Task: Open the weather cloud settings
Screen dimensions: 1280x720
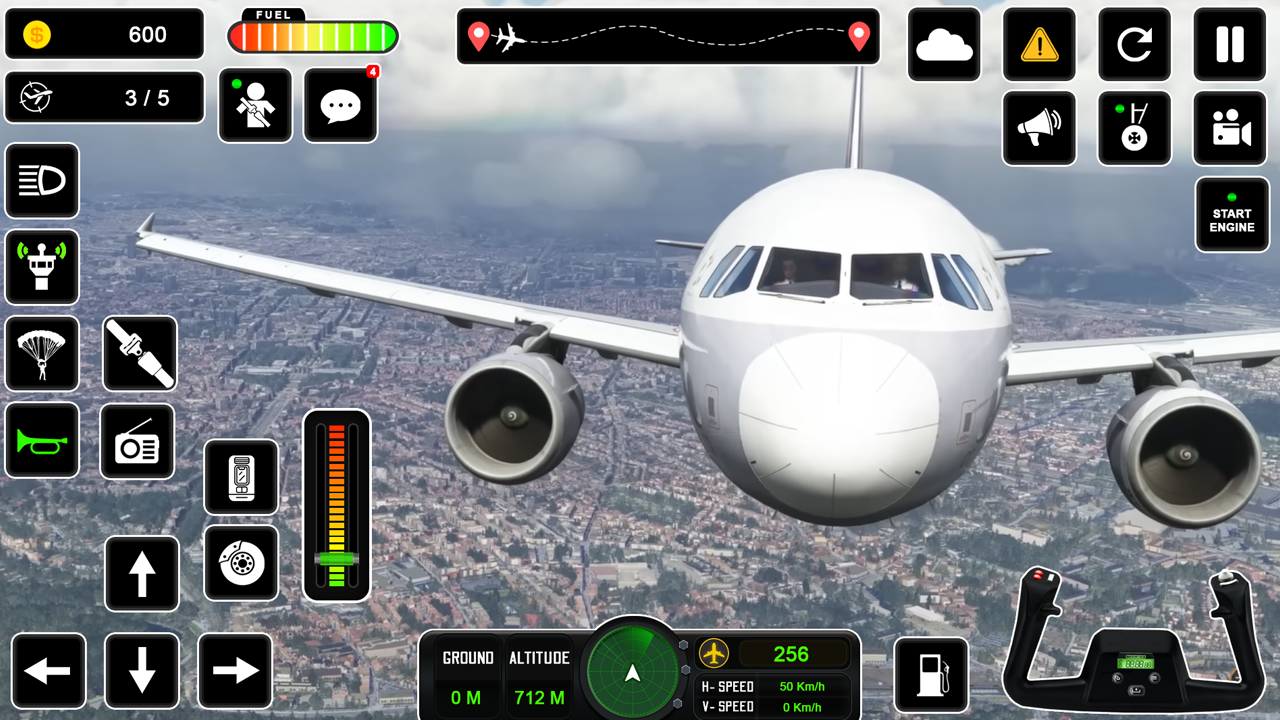Action: point(944,44)
